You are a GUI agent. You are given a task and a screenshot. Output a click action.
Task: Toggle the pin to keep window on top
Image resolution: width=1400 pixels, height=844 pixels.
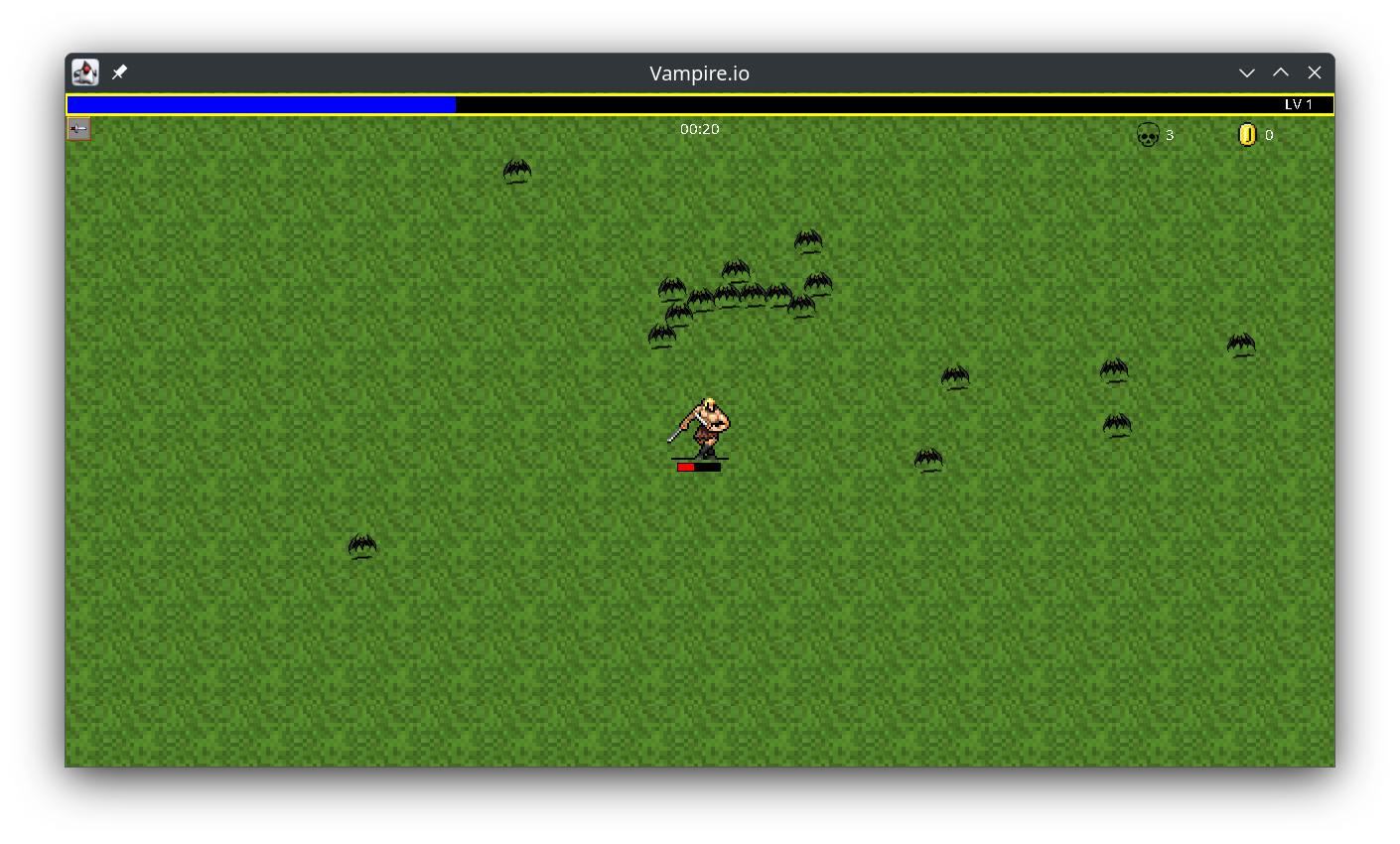point(119,71)
